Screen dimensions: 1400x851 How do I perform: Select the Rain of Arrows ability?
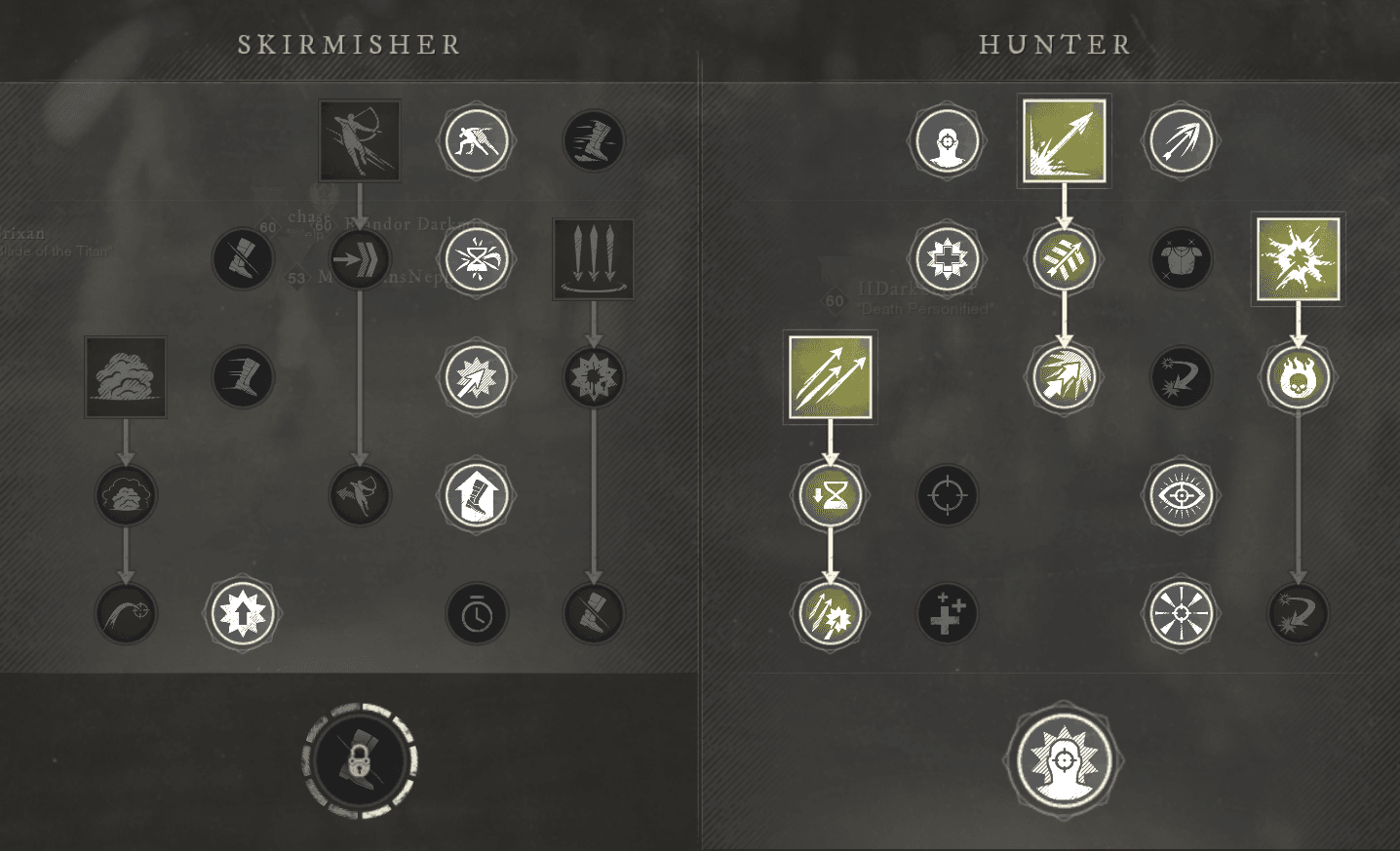[x=593, y=258]
